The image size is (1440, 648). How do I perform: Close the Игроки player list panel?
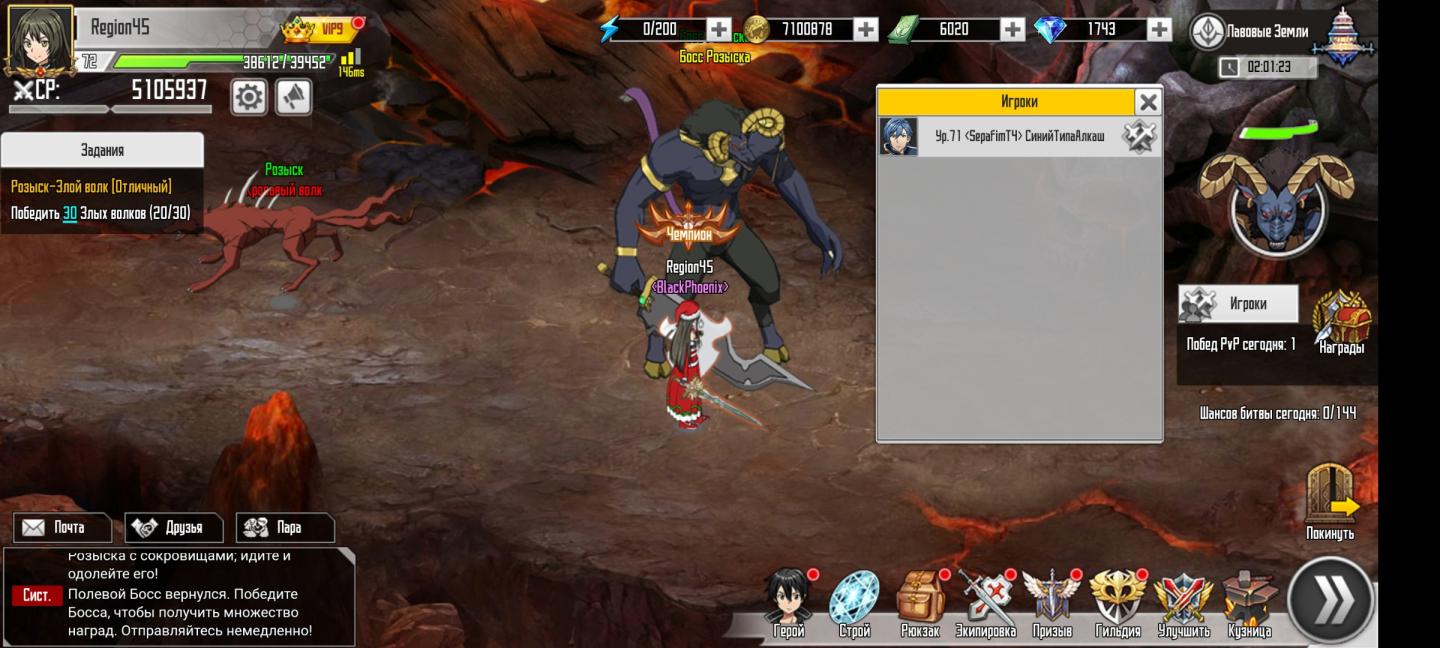pyautogui.click(x=1148, y=102)
